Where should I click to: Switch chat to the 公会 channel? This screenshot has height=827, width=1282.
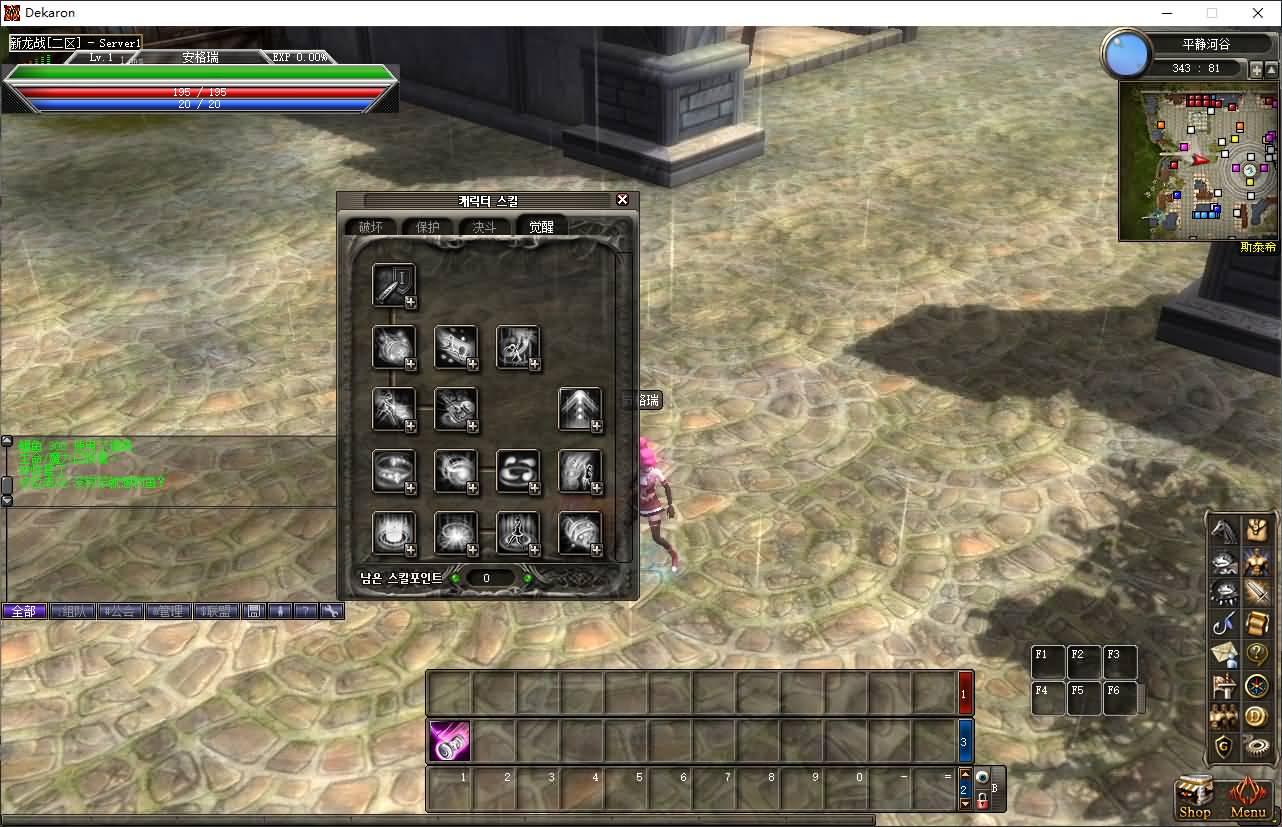[121, 611]
